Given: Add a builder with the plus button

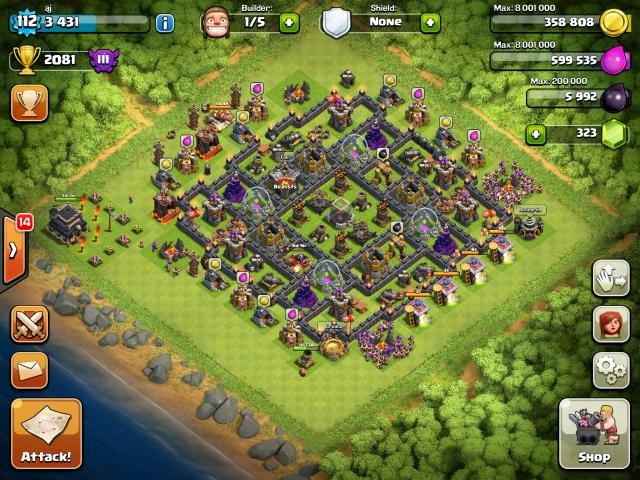Looking at the screenshot, I should point(289,22).
